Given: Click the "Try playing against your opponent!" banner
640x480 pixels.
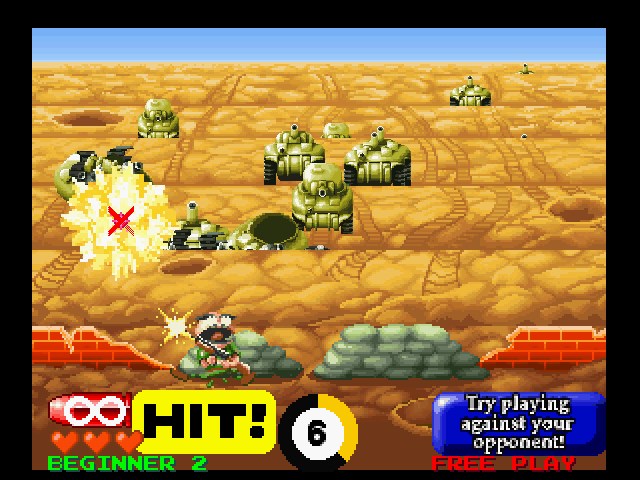Looking at the screenshot, I should tap(518, 422).
